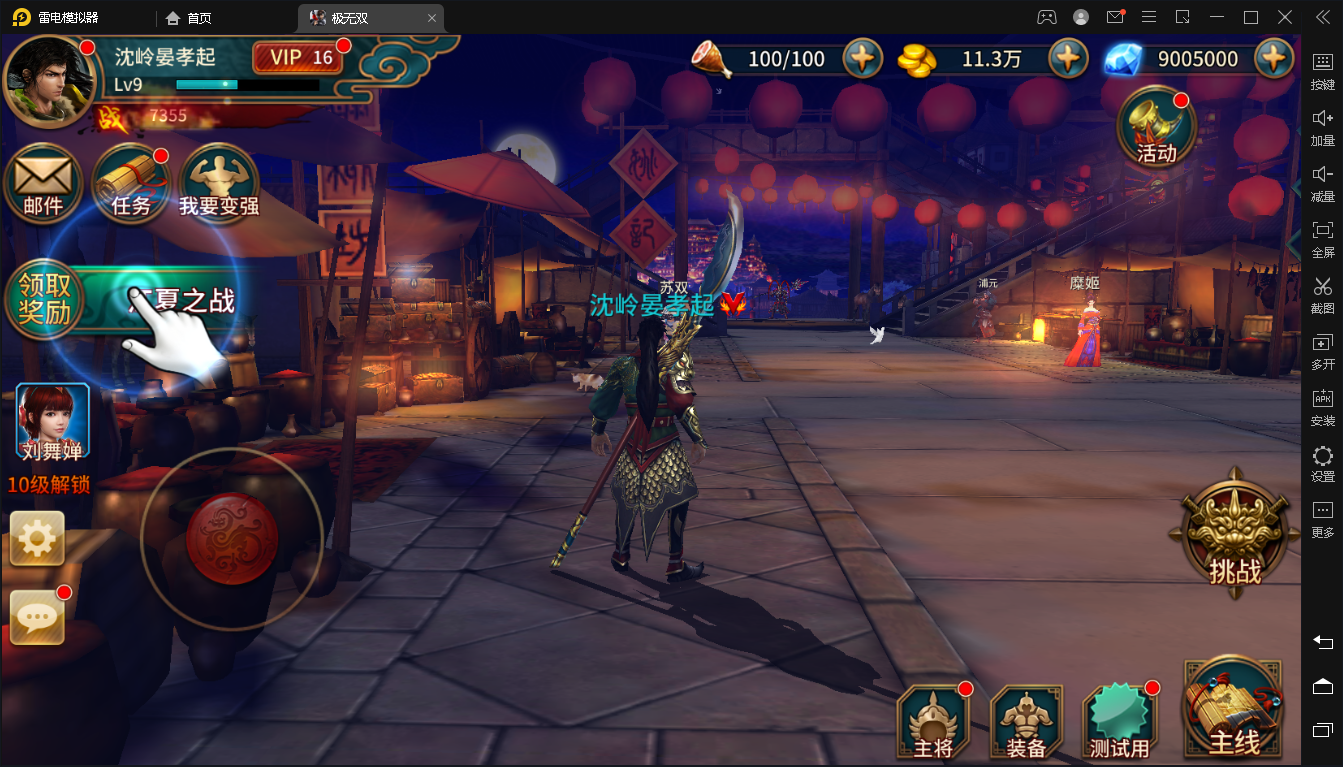This screenshot has width=1343, height=767.
Task: Open the gear settings button
Action: pos(37,539)
